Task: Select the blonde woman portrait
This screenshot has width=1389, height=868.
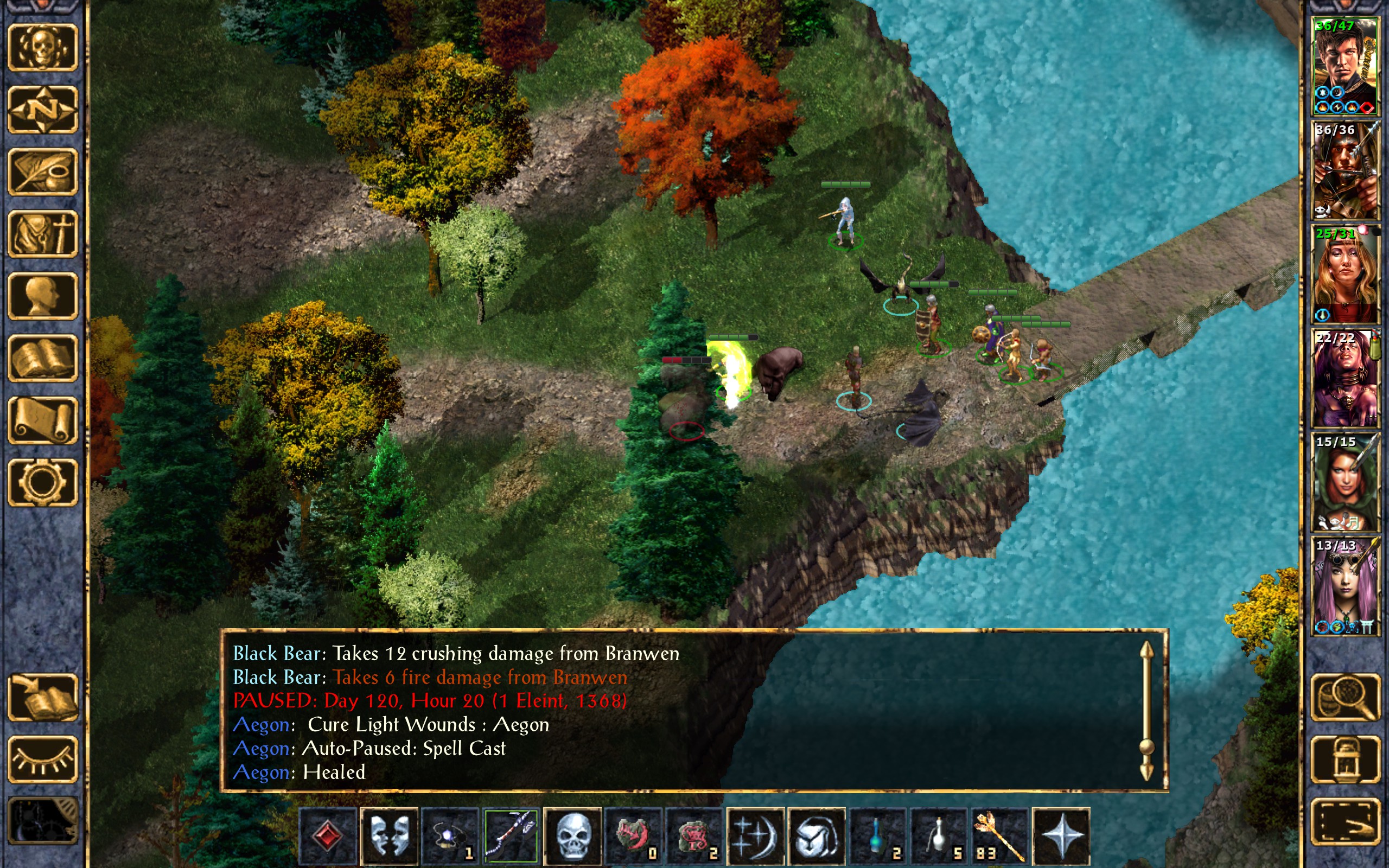Action: pos(1346,275)
